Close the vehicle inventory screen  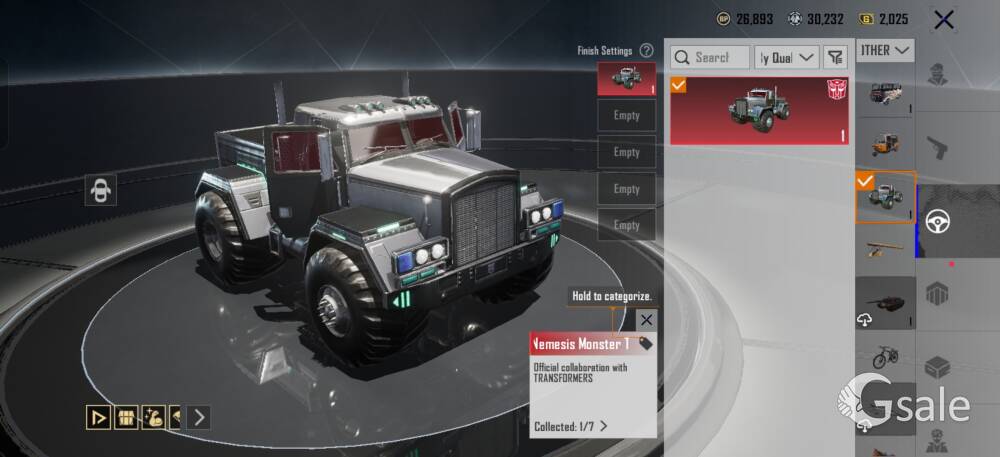[x=942, y=19]
